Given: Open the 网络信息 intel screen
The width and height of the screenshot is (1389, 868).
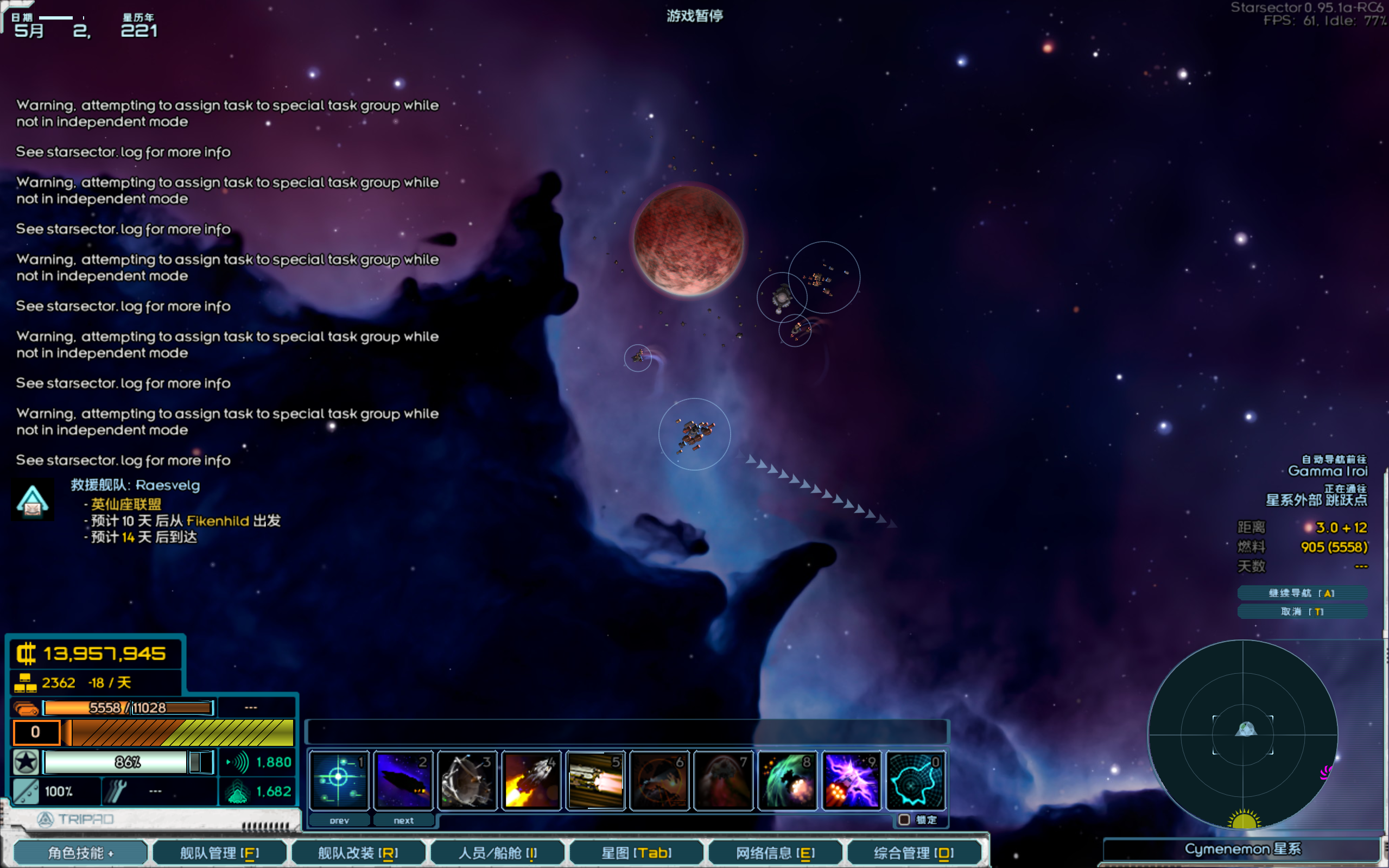Looking at the screenshot, I should click(775, 852).
